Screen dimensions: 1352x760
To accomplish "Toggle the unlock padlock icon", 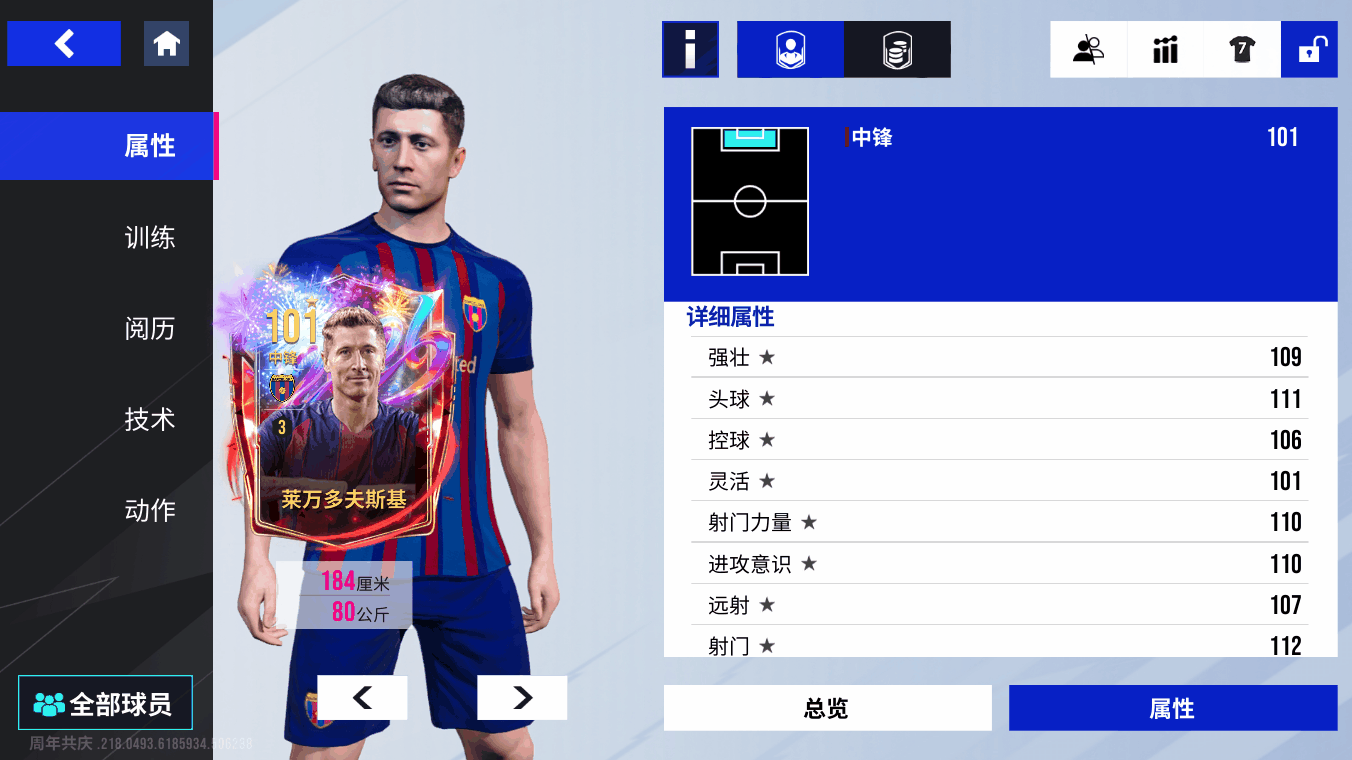I will [x=1310, y=49].
